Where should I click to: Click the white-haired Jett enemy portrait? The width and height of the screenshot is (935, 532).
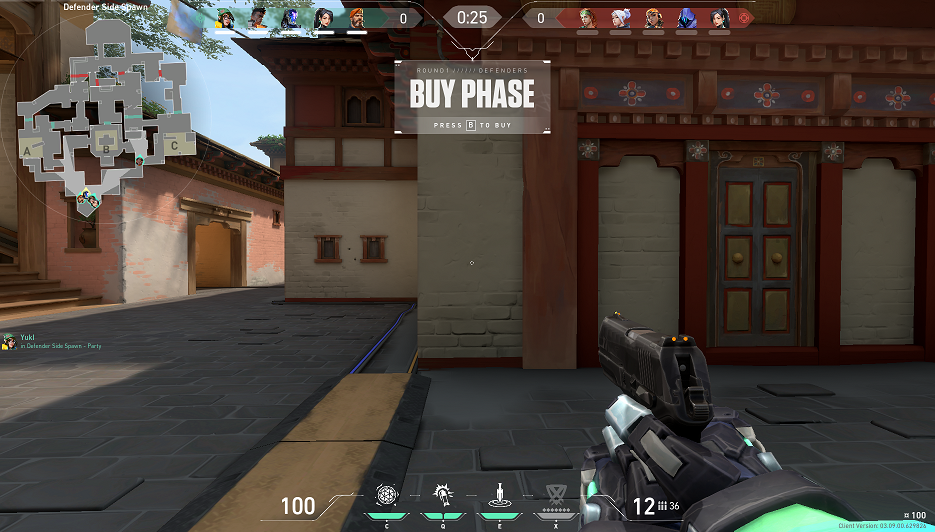[x=620, y=18]
